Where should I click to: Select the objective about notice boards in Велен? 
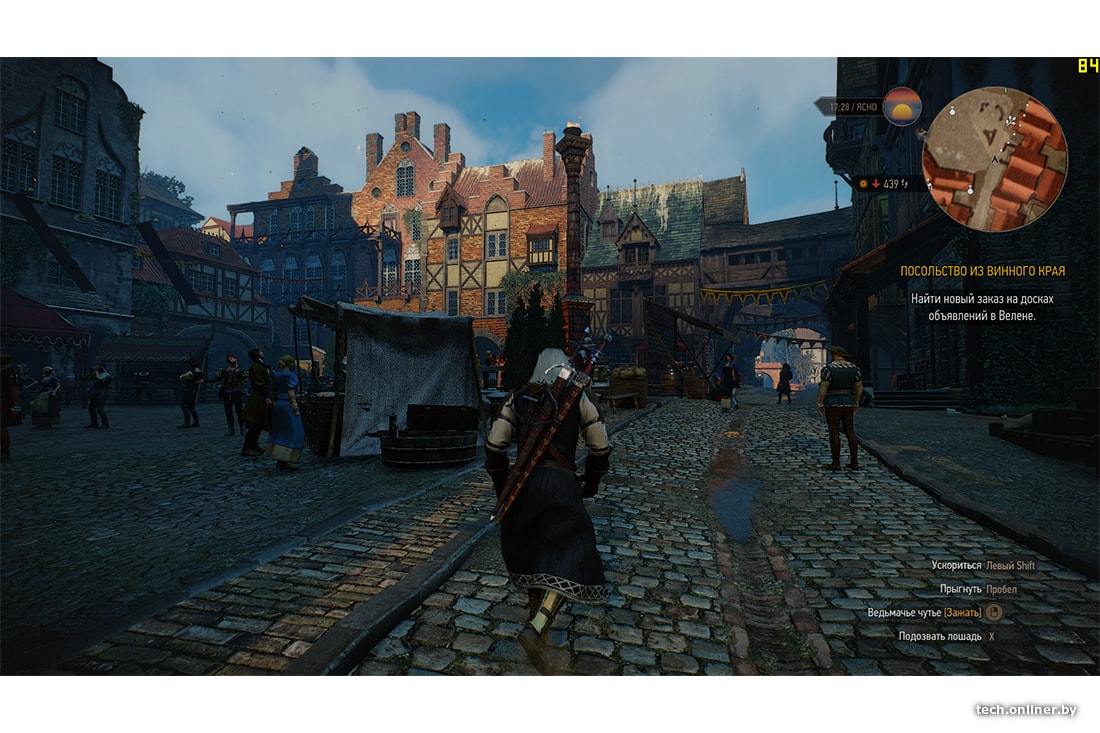pyautogui.click(x=982, y=307)
